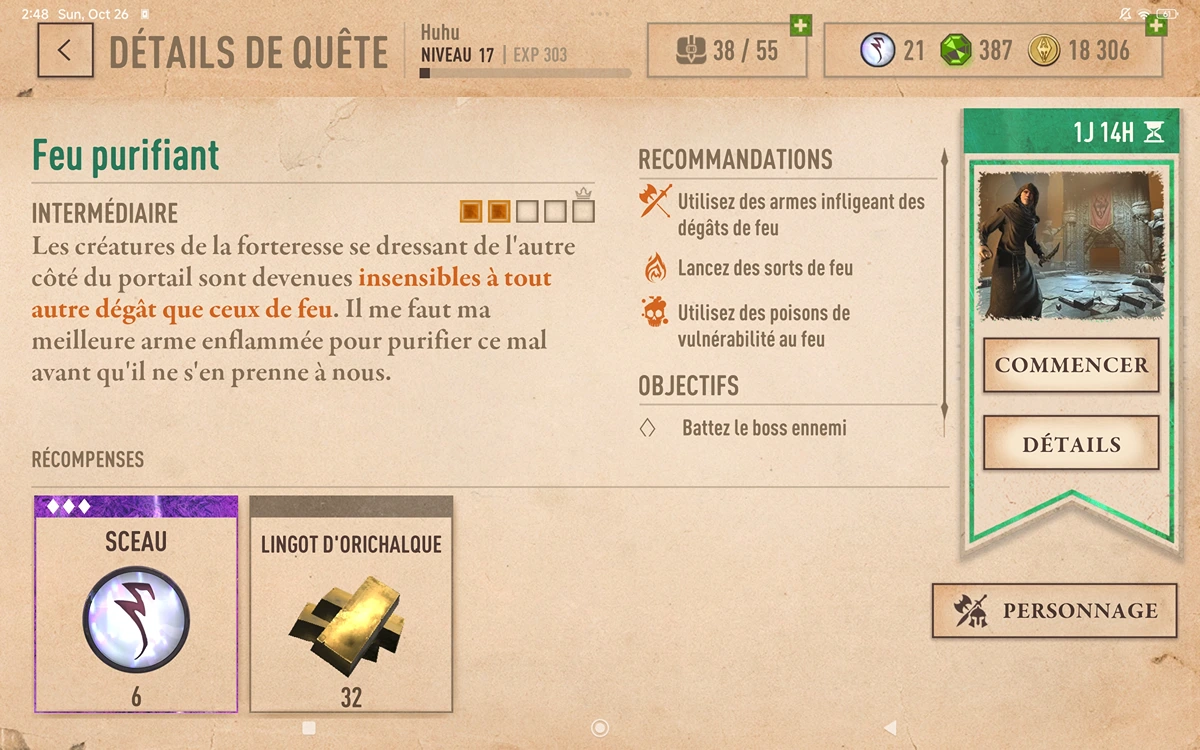Image resolution: width=1200 pixels, height=750 pixels.
Task: Open the Personnage screen
Action: coord(1054,611)
